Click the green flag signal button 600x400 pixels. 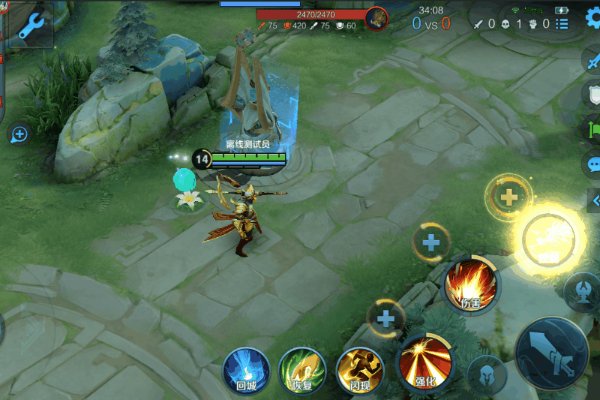pyautogui.click(x=593, y=129)
